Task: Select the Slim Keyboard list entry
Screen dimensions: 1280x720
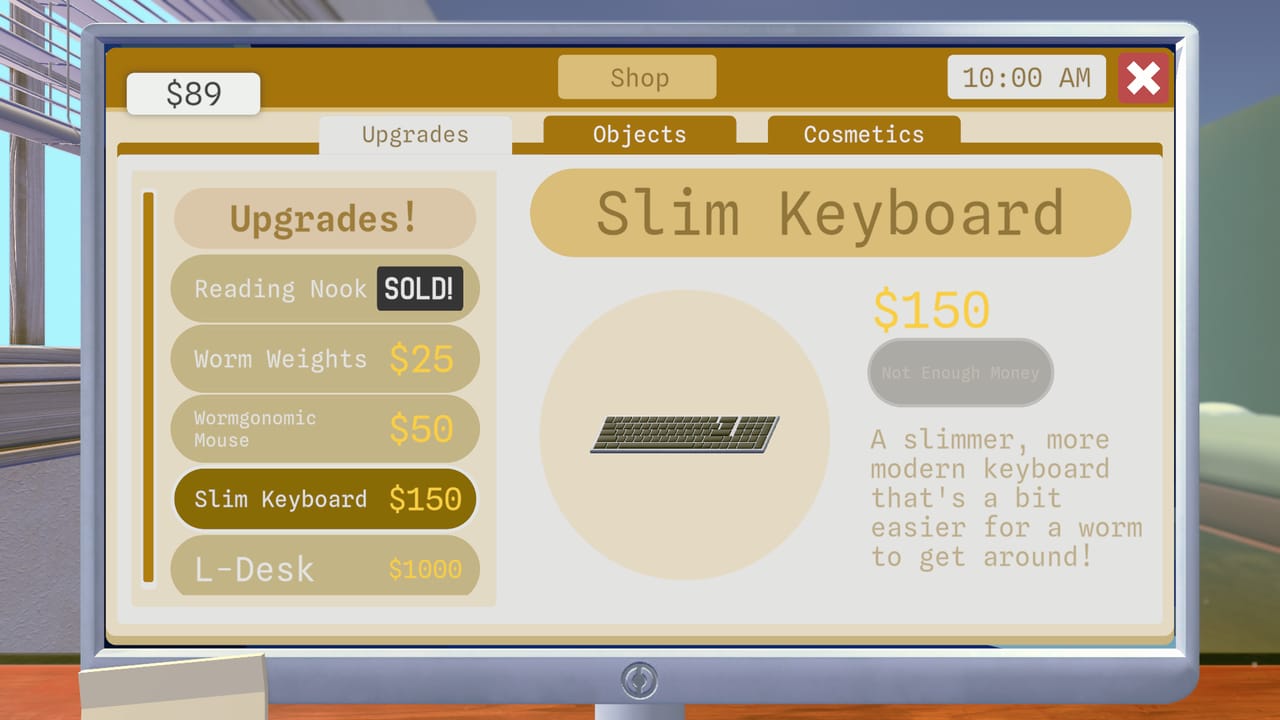Action: pos(324,498)
